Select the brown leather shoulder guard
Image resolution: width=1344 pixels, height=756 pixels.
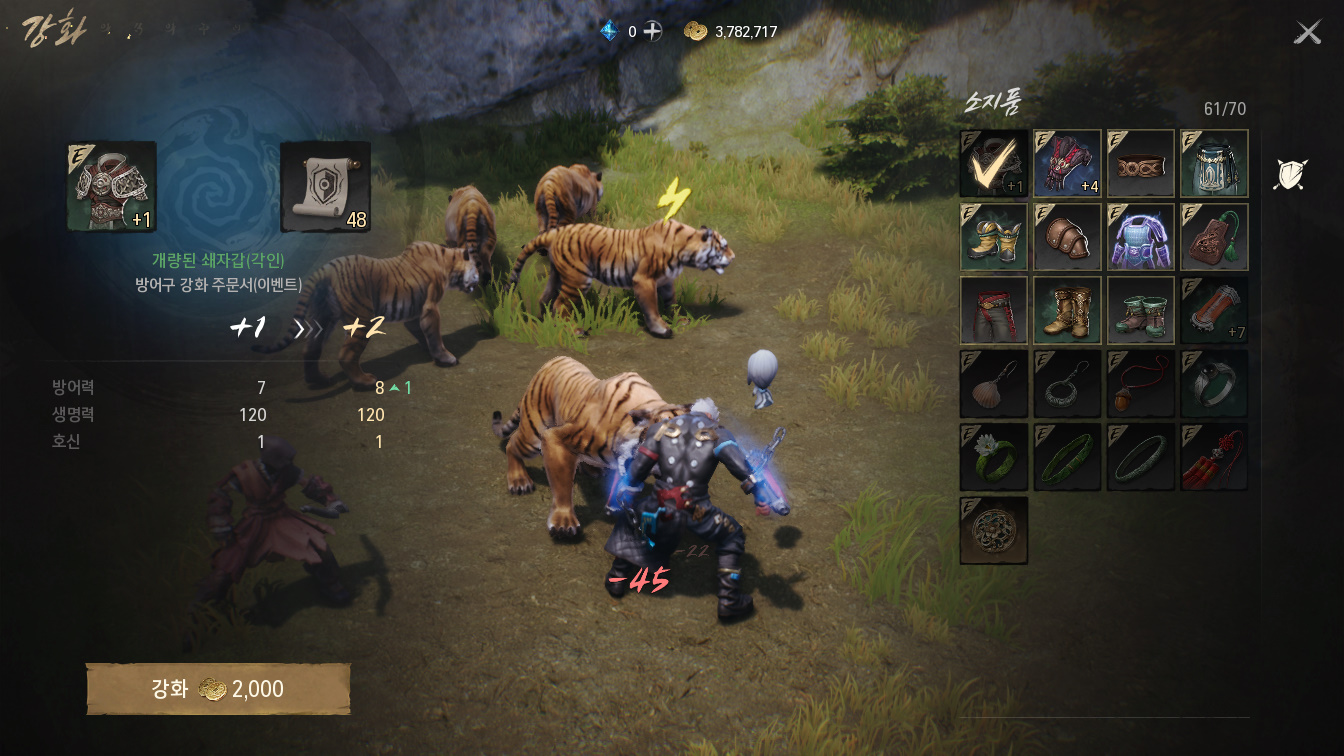pos(1067,237)
